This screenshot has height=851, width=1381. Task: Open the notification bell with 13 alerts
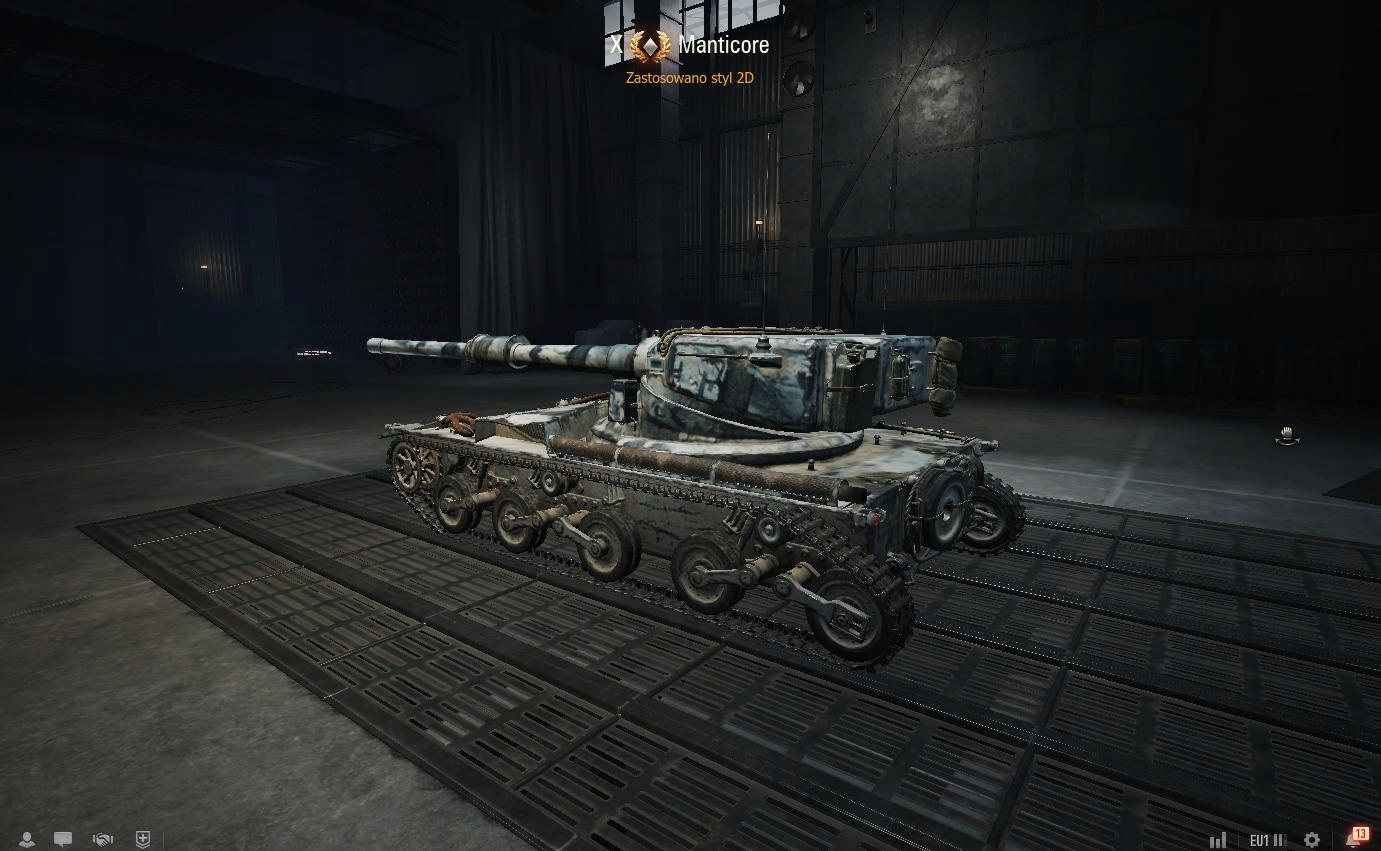coord(1356,838)
